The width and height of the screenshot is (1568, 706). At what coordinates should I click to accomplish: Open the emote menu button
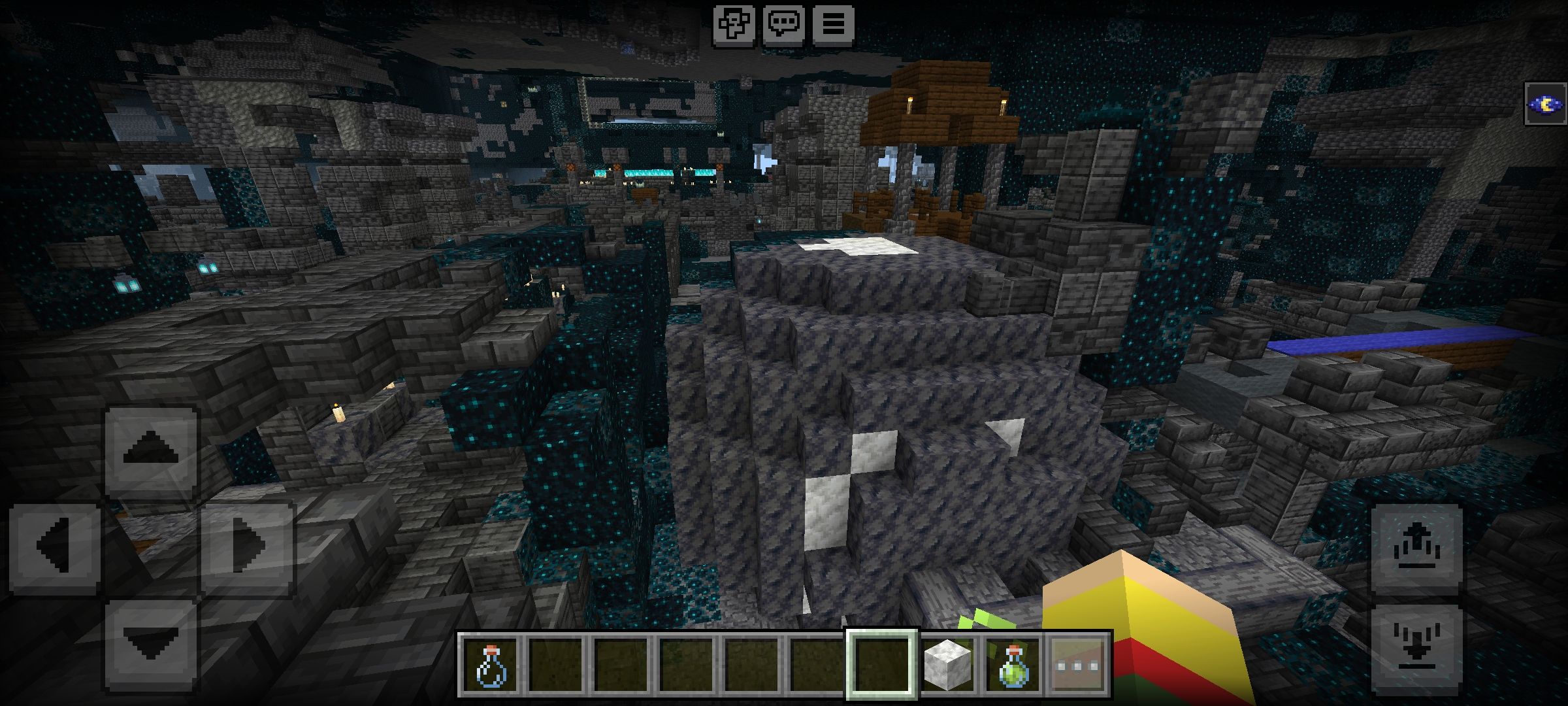(x=733, y=25)
